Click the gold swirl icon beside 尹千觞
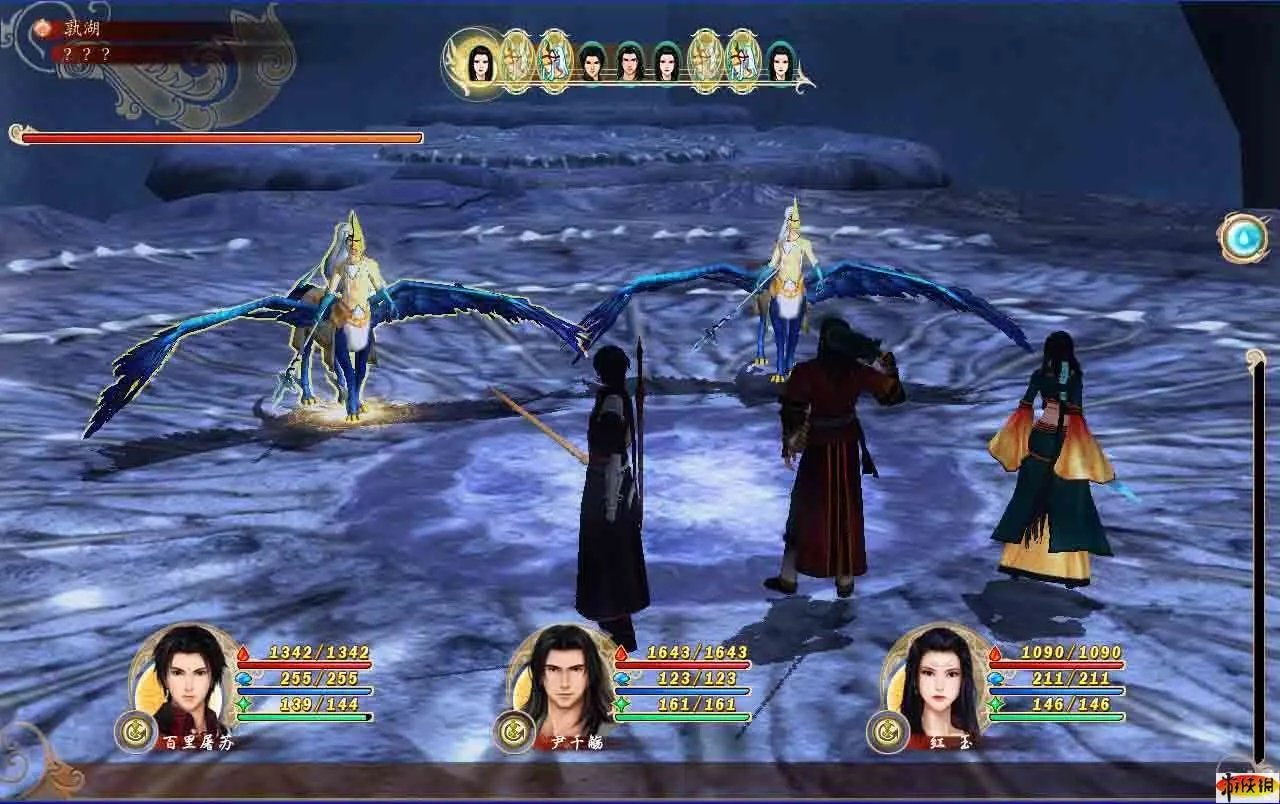Screen dimensions: 1280x804 [x=511, y=731]
